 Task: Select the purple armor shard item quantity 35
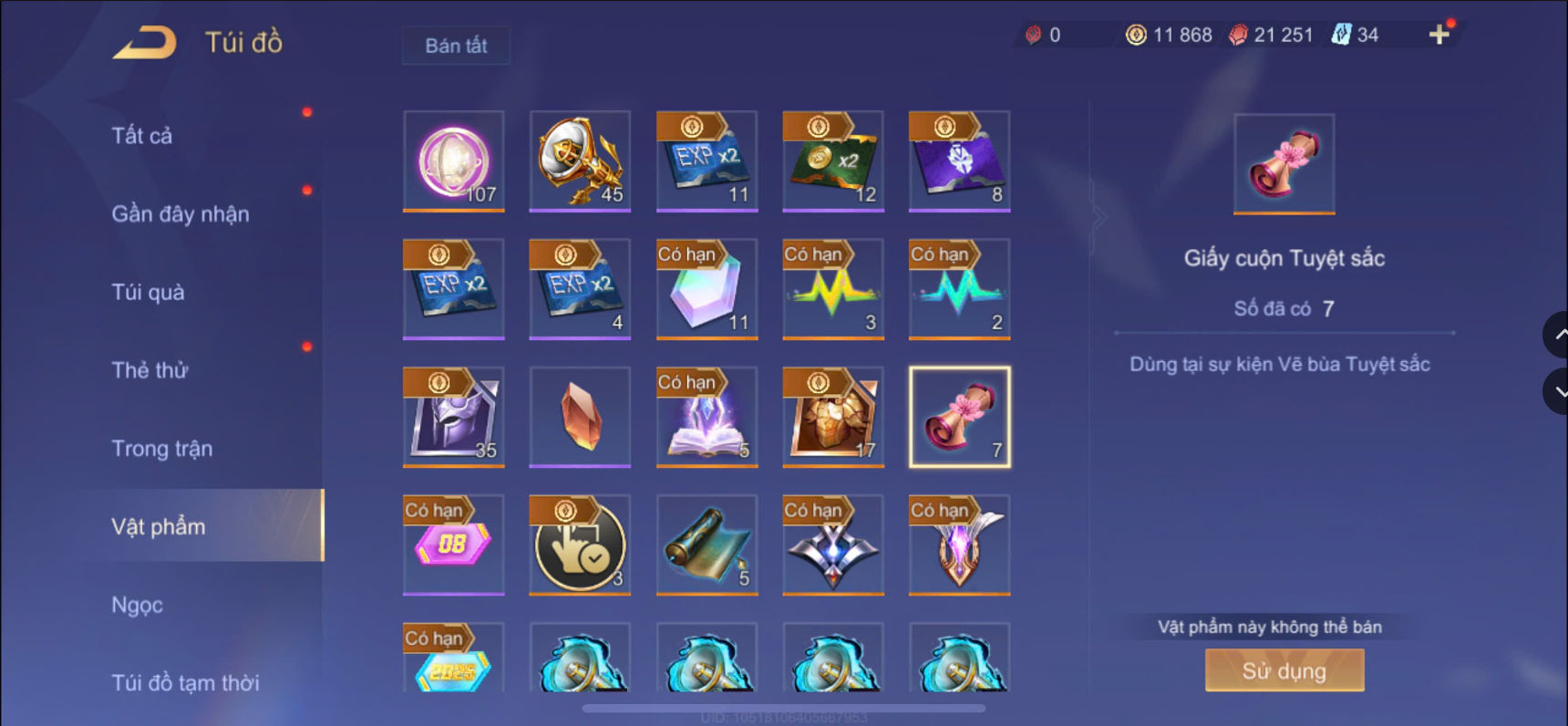453,417
